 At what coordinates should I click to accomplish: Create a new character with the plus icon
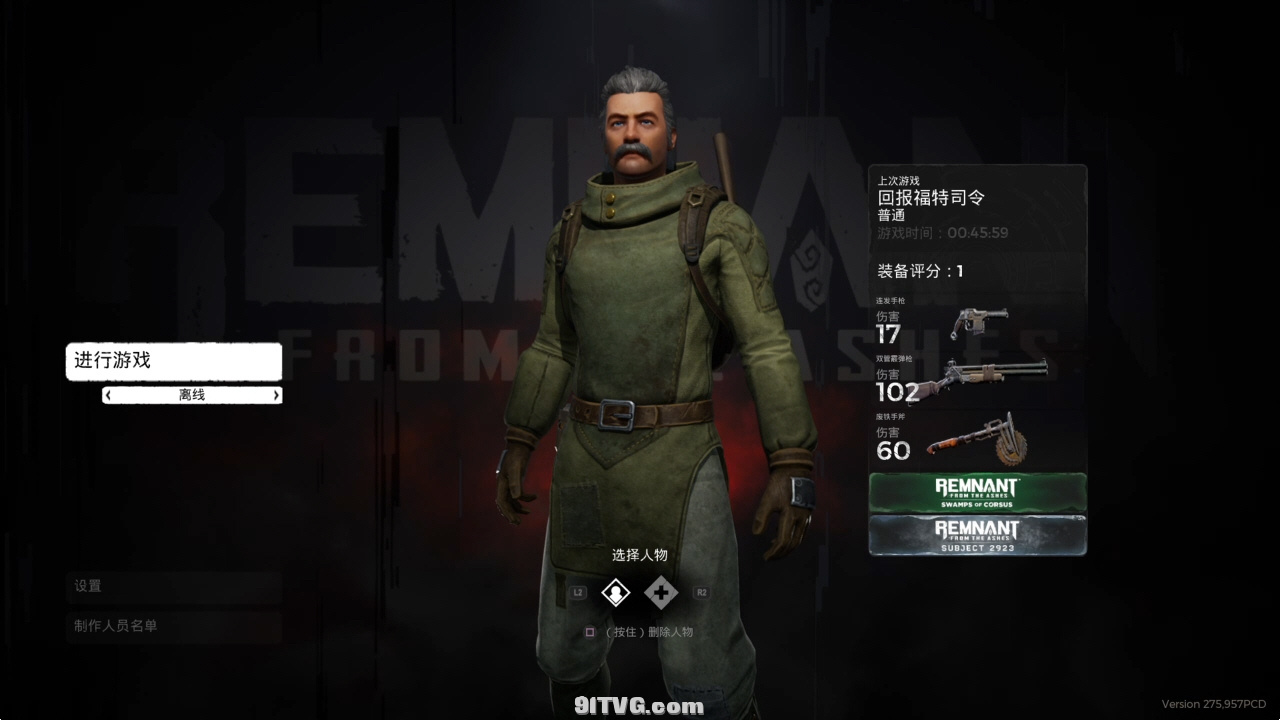660,593
